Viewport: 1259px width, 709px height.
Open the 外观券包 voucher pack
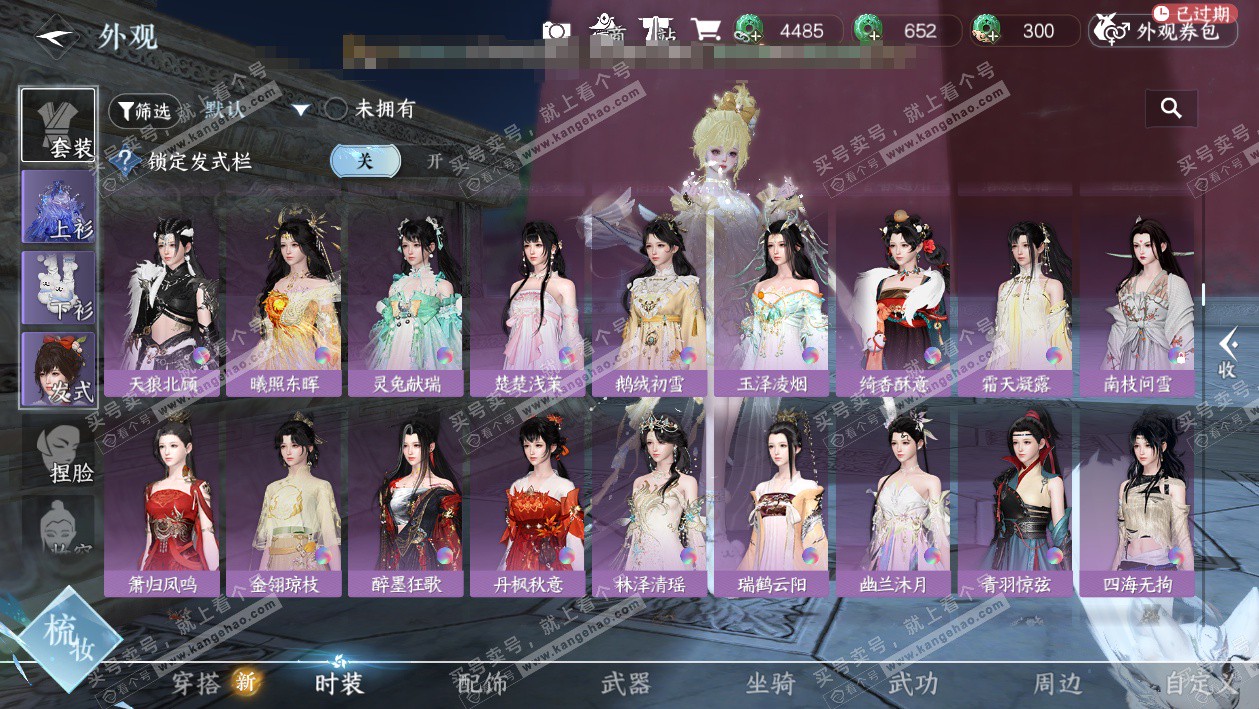[x=1161, y=31]
